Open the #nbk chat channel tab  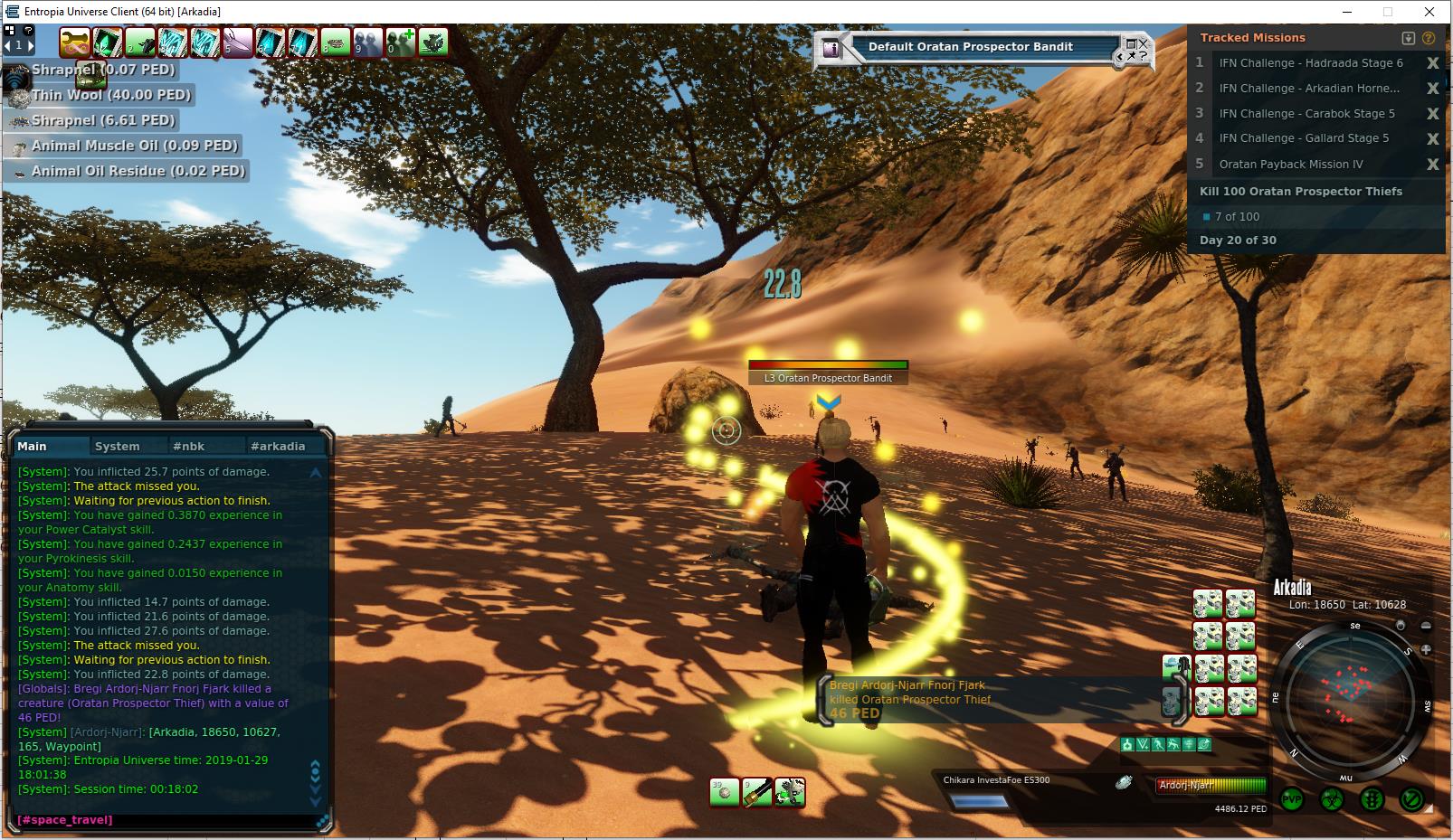coord(189,446)
